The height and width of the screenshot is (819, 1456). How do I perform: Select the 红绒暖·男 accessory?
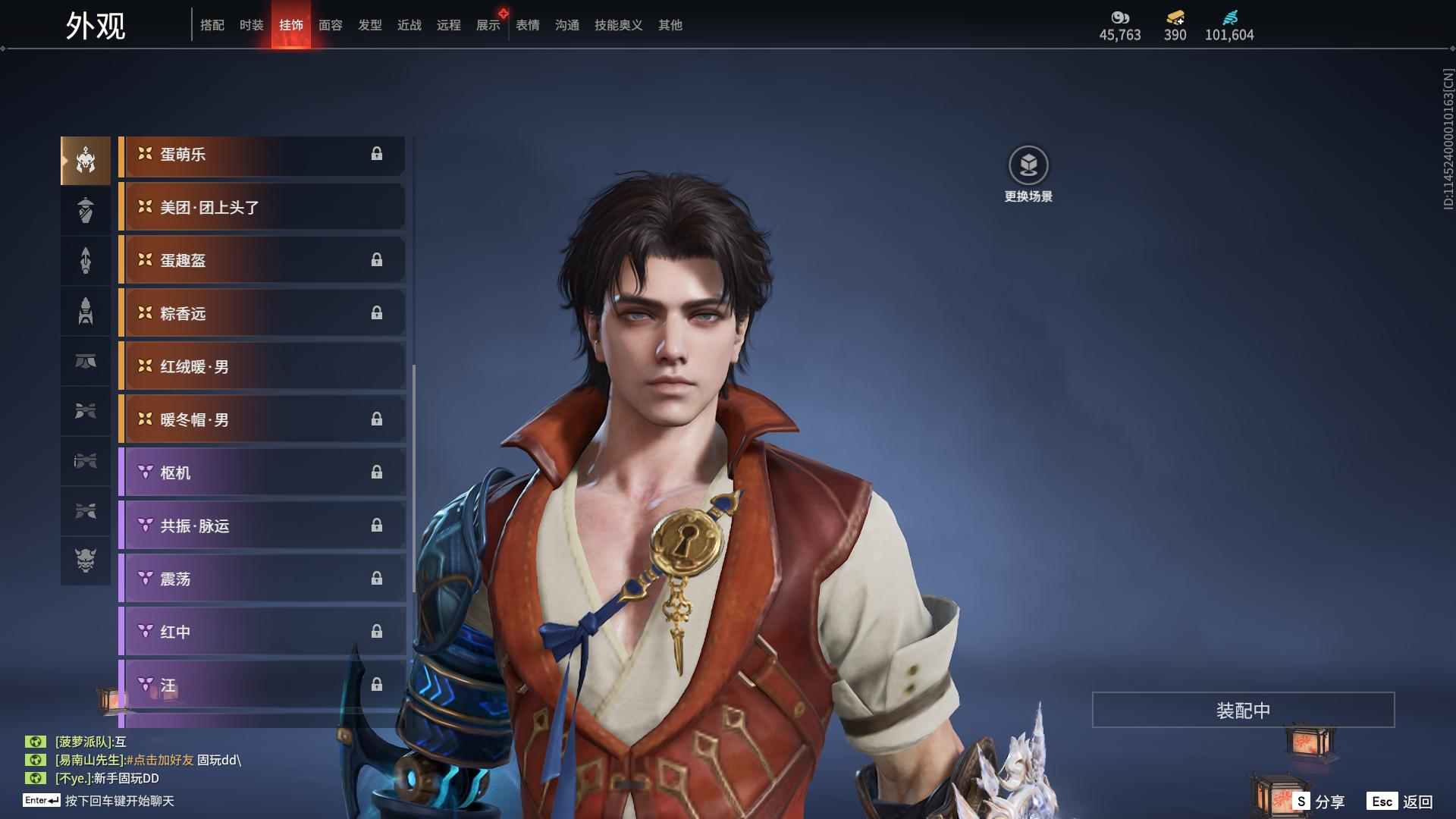coord(262,366)
